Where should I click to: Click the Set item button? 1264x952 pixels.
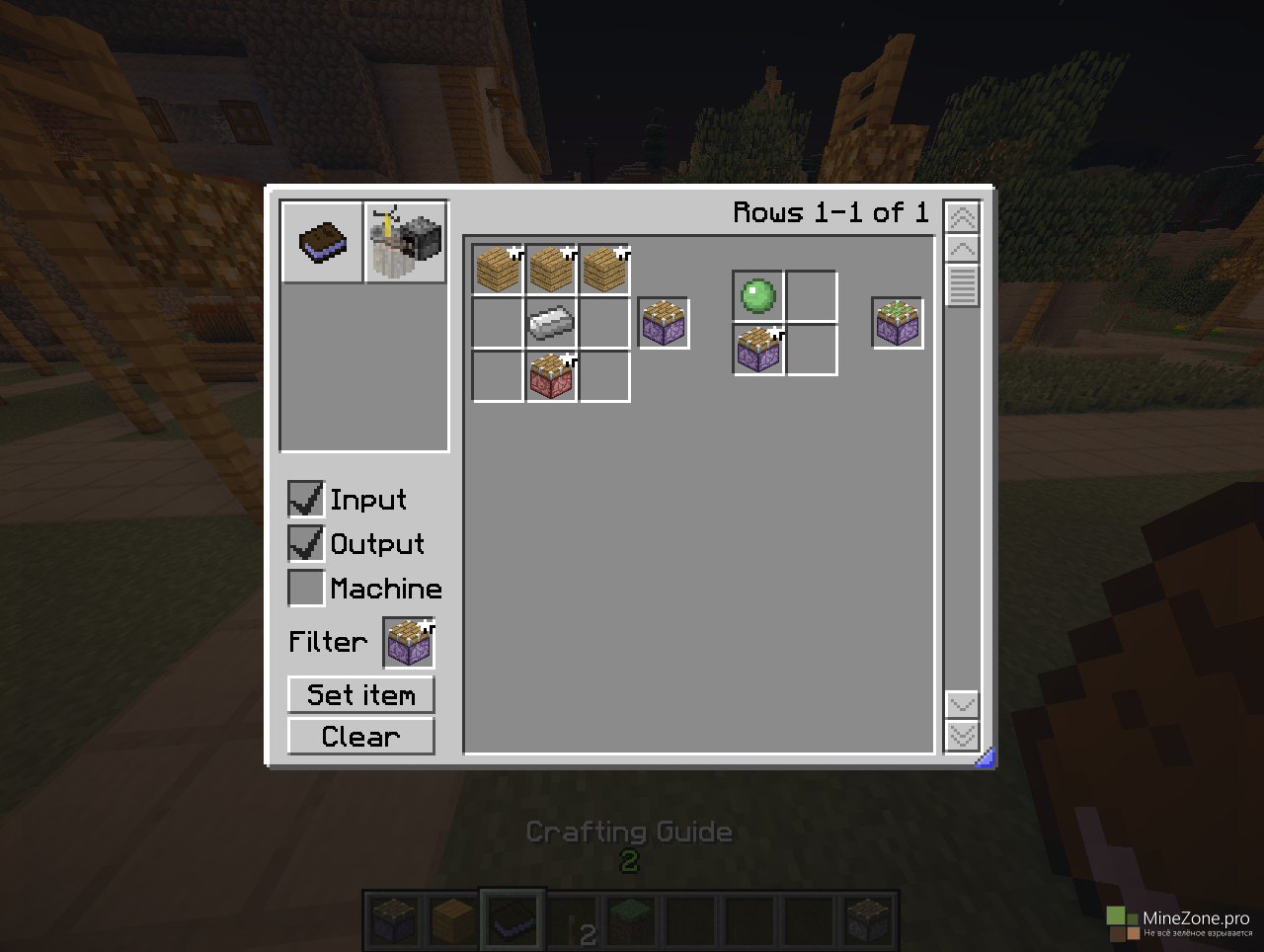360,694
